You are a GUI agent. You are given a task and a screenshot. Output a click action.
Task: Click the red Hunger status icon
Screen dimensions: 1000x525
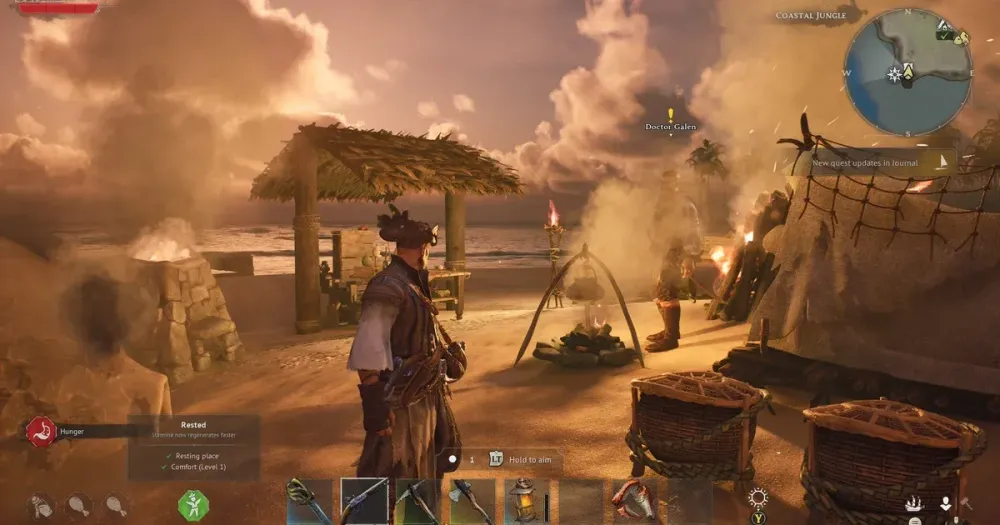(x=41, y=431)
